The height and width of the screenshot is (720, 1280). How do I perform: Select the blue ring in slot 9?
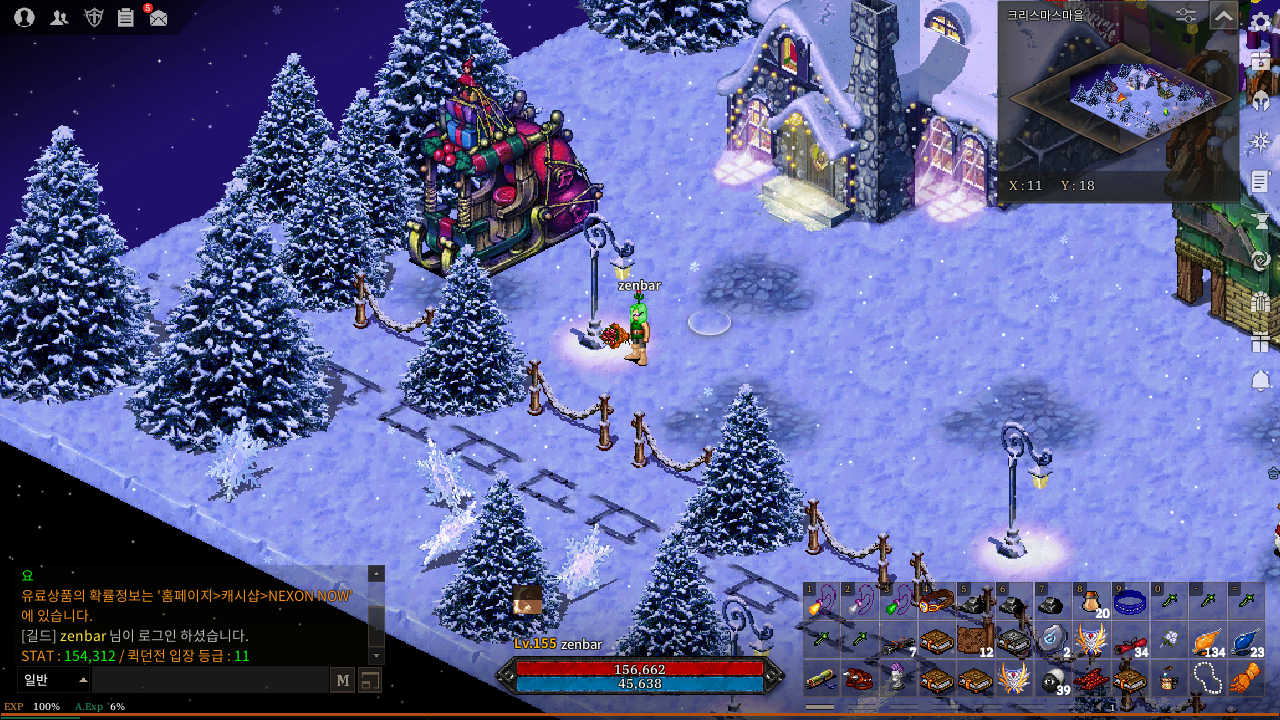coord(1130,603)
